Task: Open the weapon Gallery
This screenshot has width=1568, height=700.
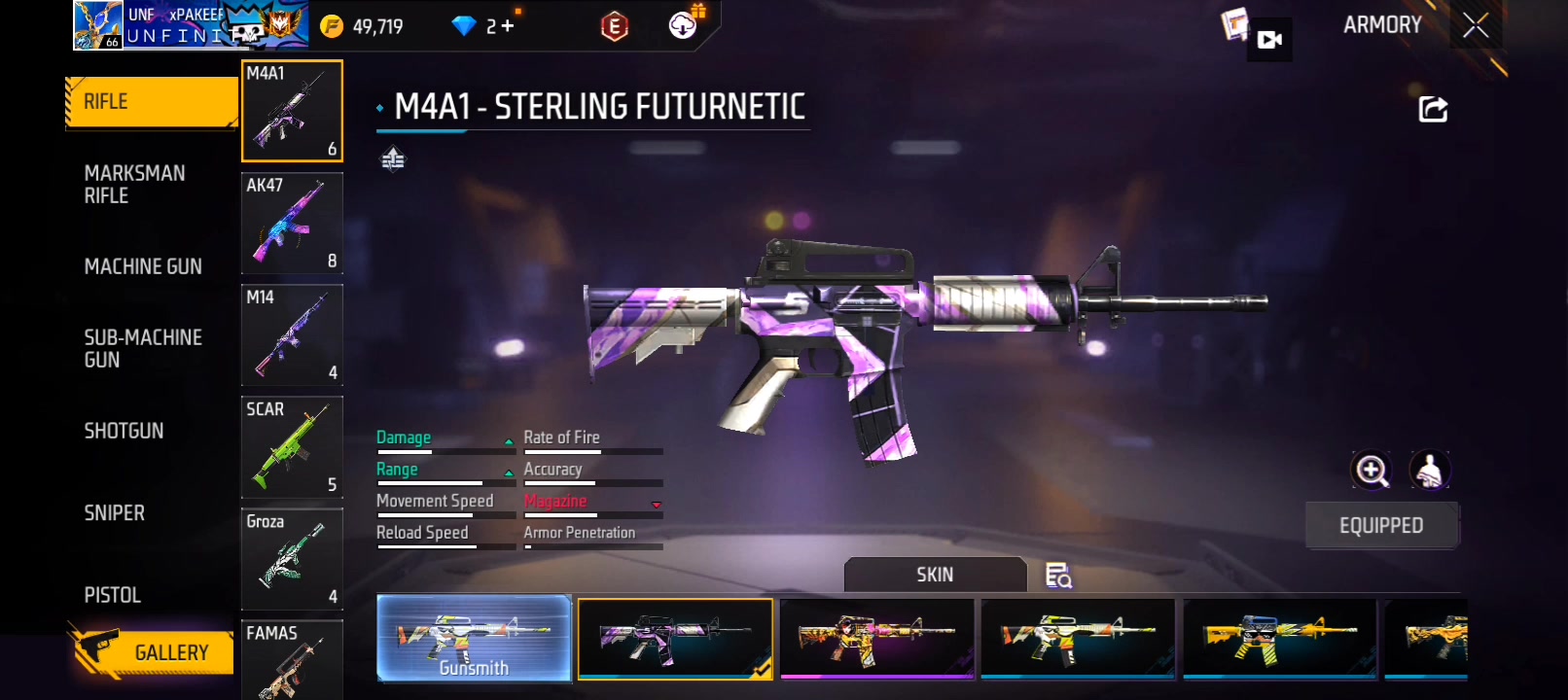Action: pos(154,652)
